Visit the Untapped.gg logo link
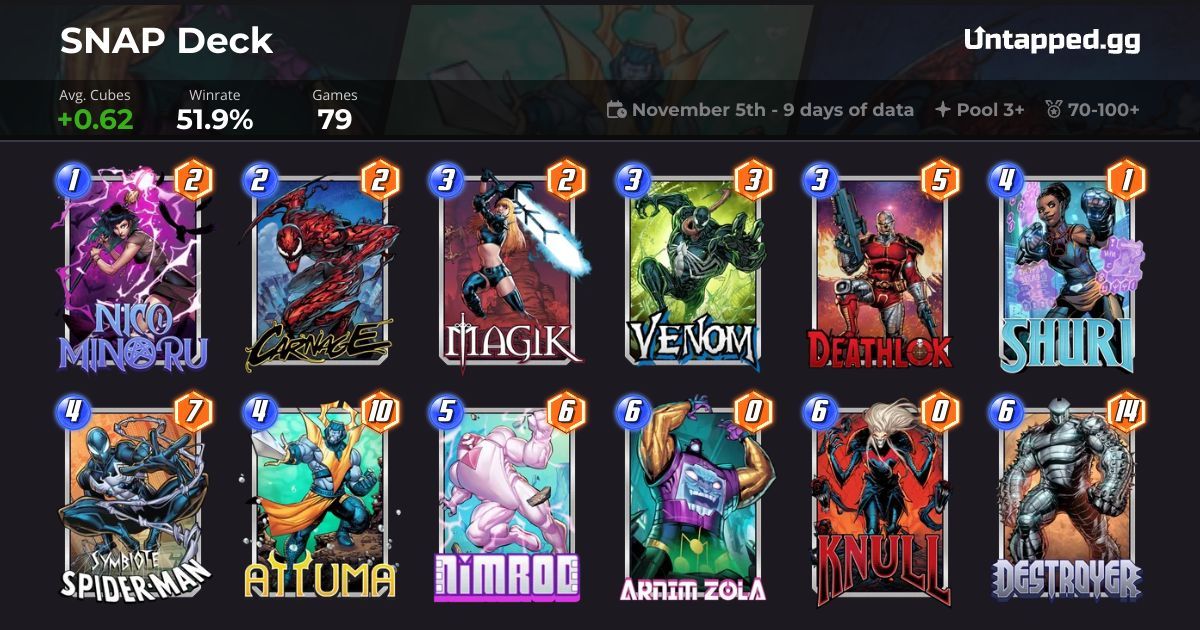This screenshot has width=1200, height=630. click(x=1052, y=40)
